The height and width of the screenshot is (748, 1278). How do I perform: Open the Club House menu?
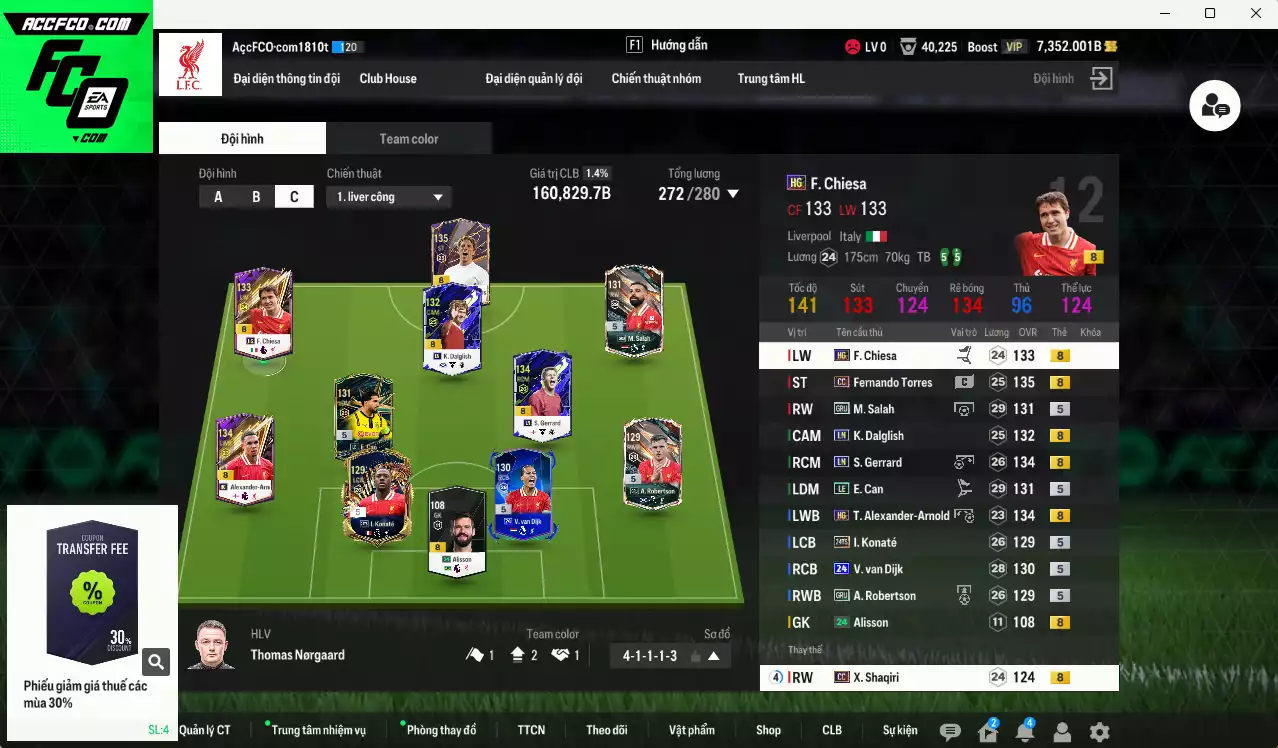pos(388,78)
